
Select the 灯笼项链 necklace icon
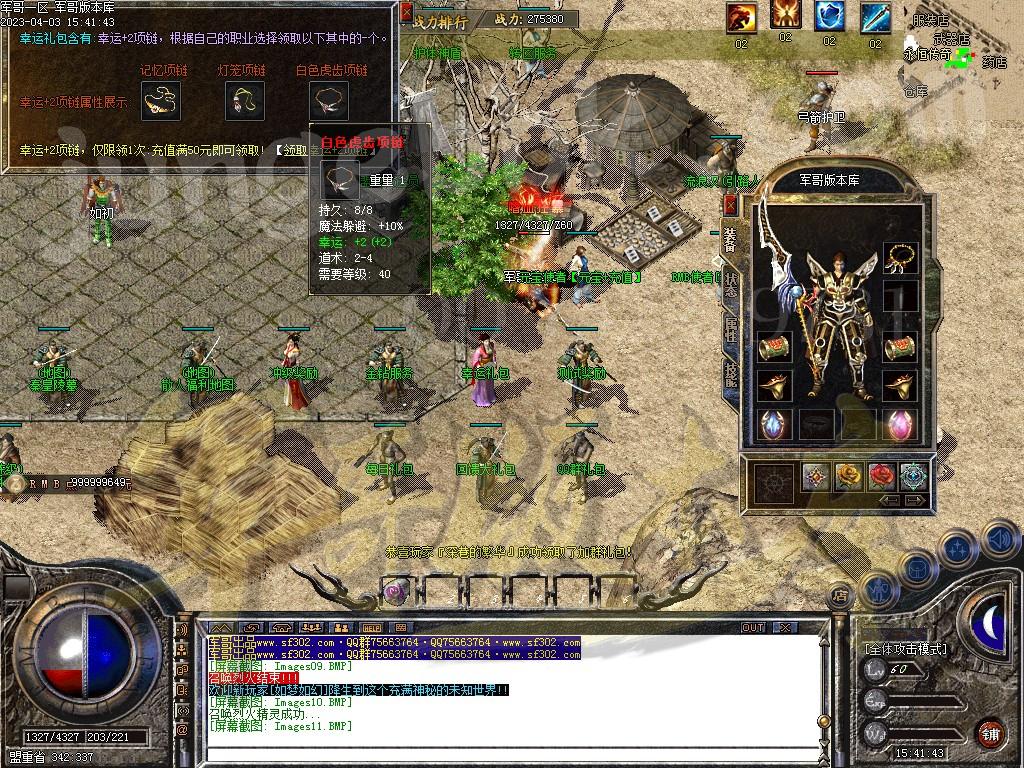coord(243,100)
